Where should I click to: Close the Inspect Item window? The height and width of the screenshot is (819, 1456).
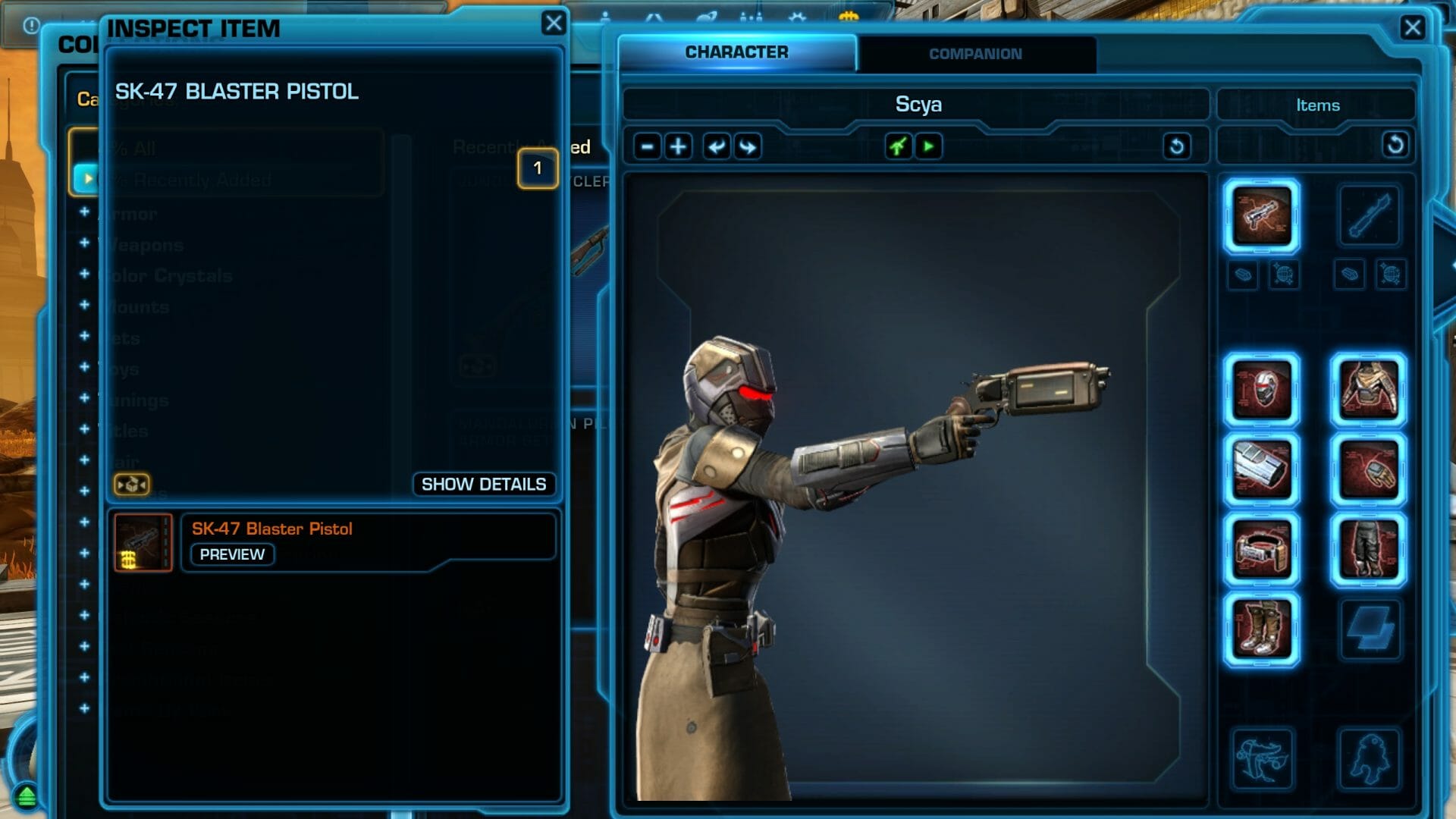554,24
